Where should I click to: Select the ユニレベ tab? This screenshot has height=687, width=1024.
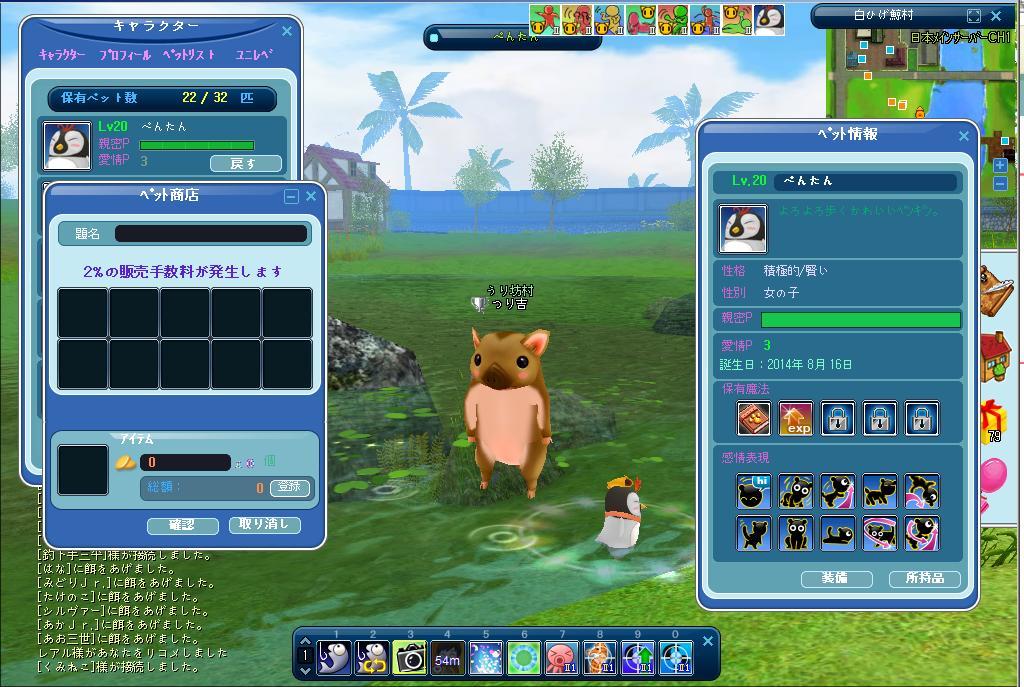click(253, 55)
